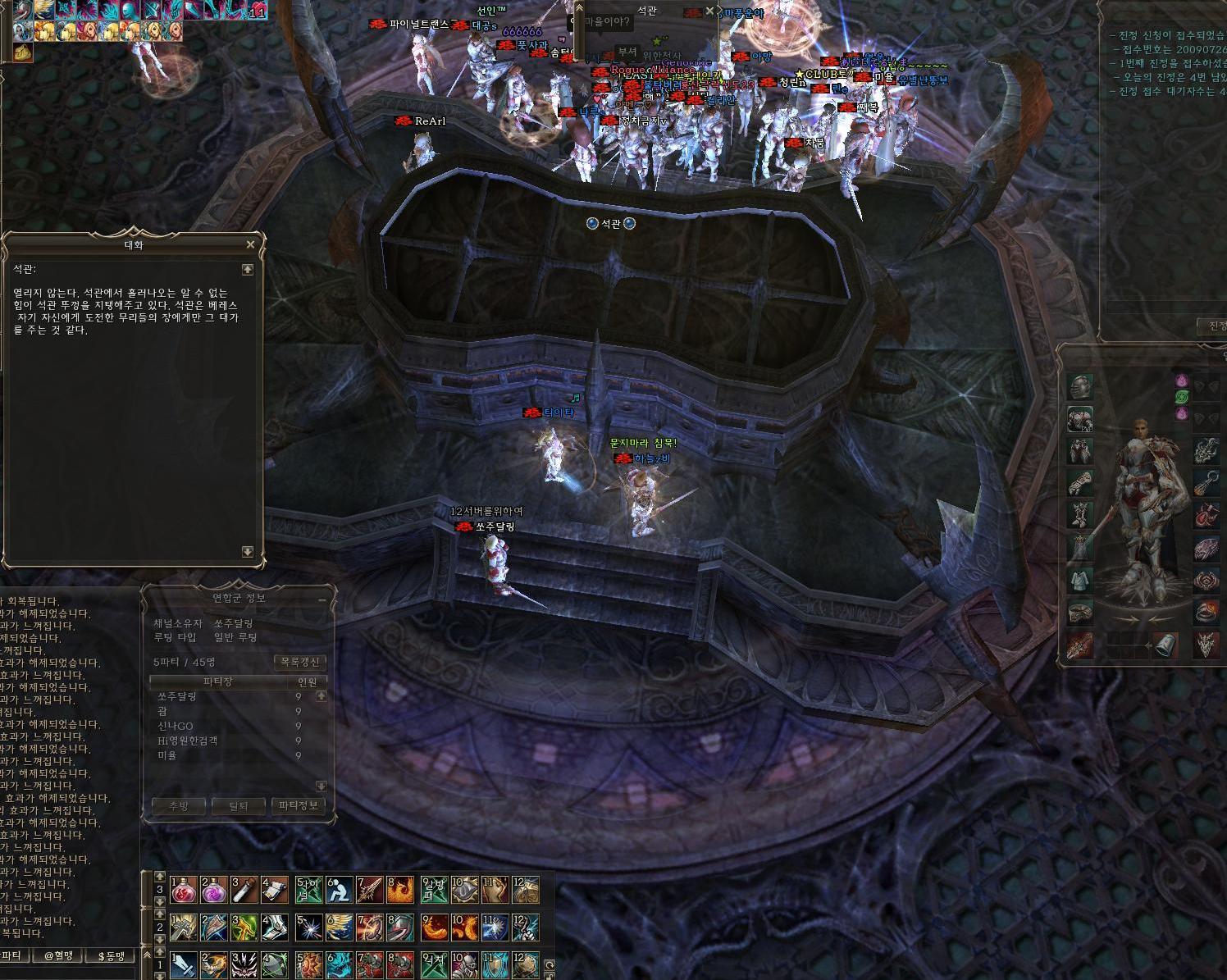Select party leader 쏘주달링 in the list
This screenshot has width=1227, height=980.
pos(177,696)
